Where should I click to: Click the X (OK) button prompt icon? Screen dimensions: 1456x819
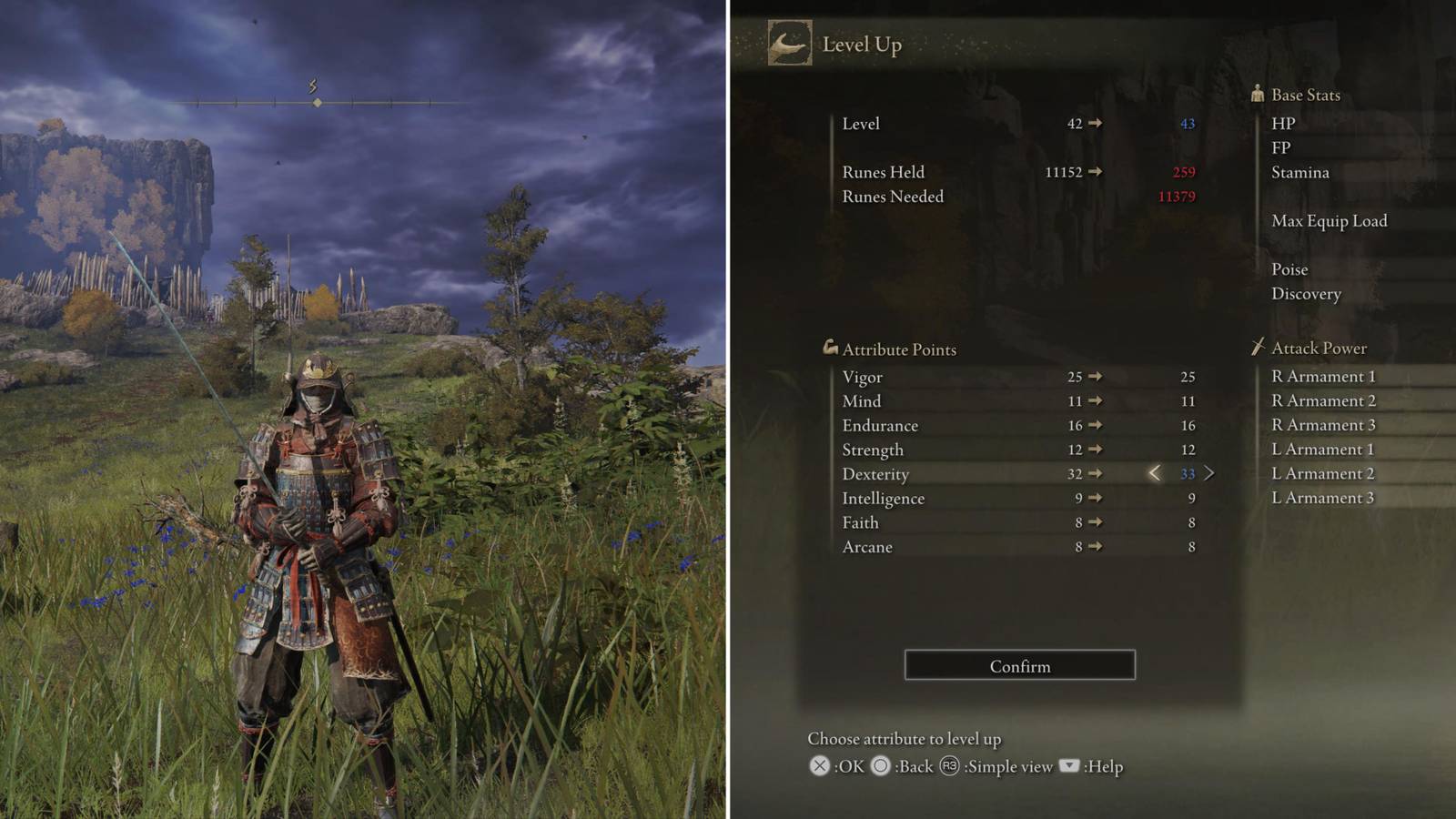pos(822,767)
